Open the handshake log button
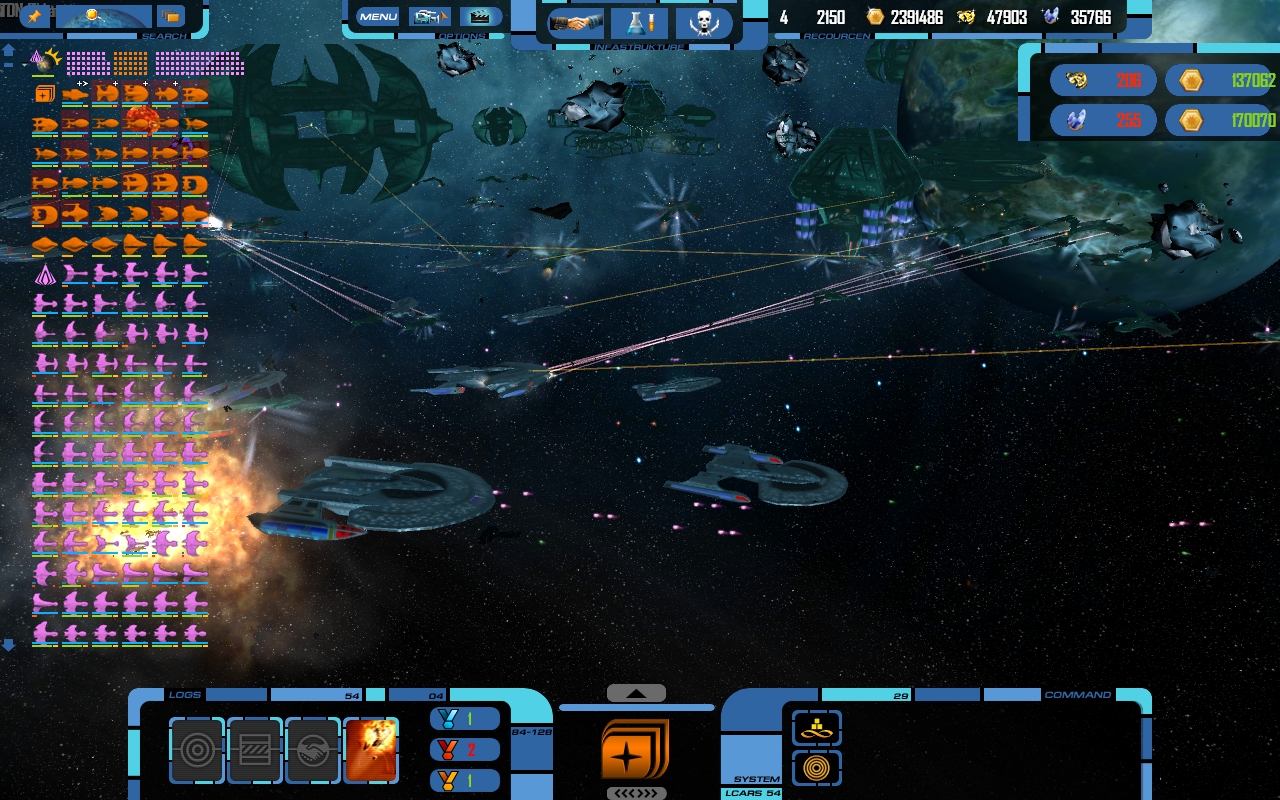 point(312,750)
